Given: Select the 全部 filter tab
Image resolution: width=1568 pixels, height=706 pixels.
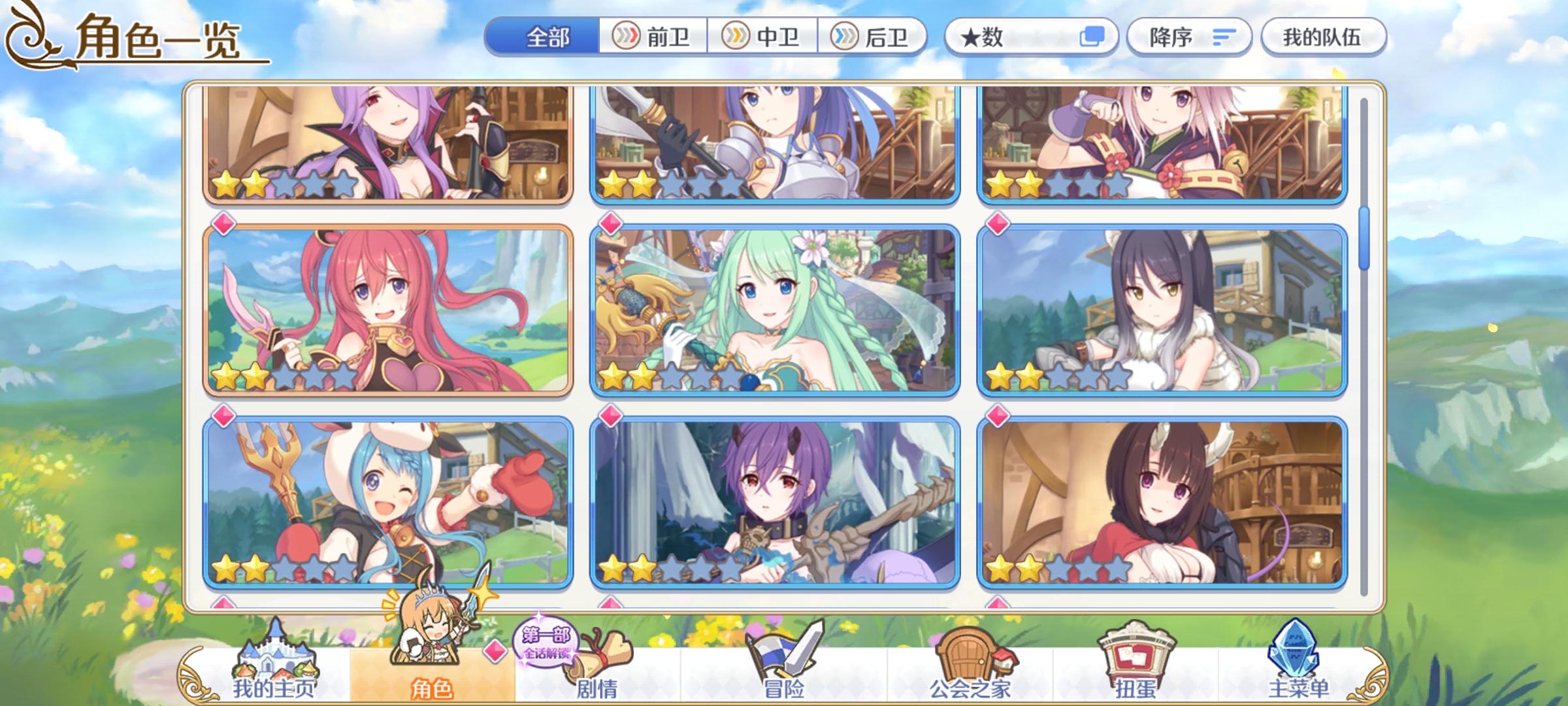Looking at the screenshot, I should (x=546, y=37).
